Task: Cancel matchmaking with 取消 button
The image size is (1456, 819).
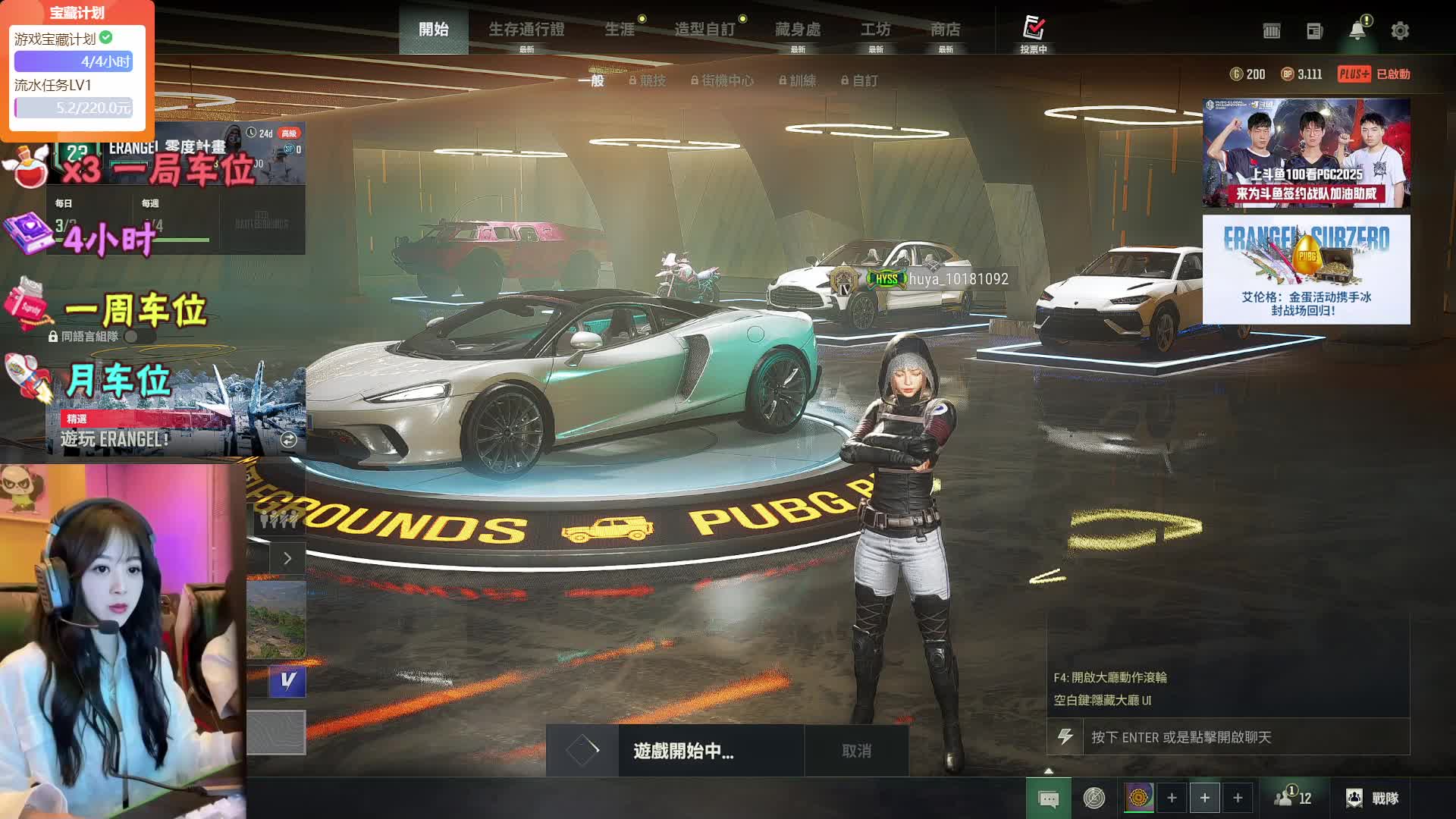Action: click(856, 751)
